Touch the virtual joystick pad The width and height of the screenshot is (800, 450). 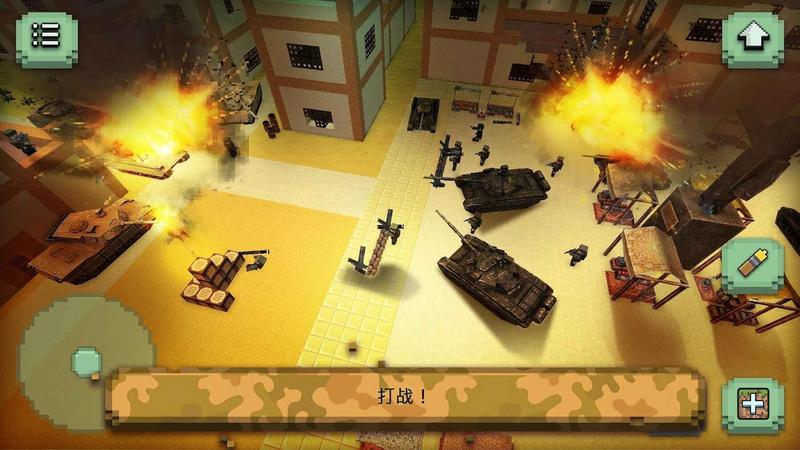tap(85, 359)
